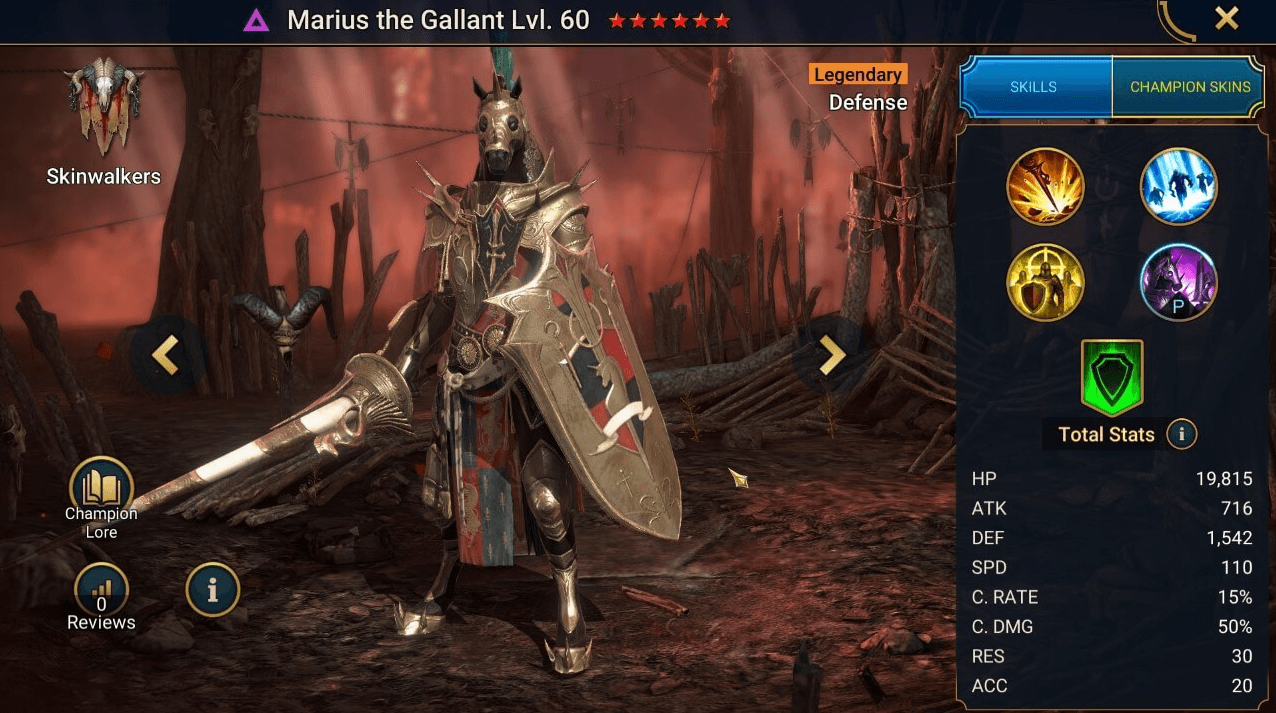Go to the next champion
This screenshot has height=713, width=1276.
pyautogui.click(x=831, y=355)
